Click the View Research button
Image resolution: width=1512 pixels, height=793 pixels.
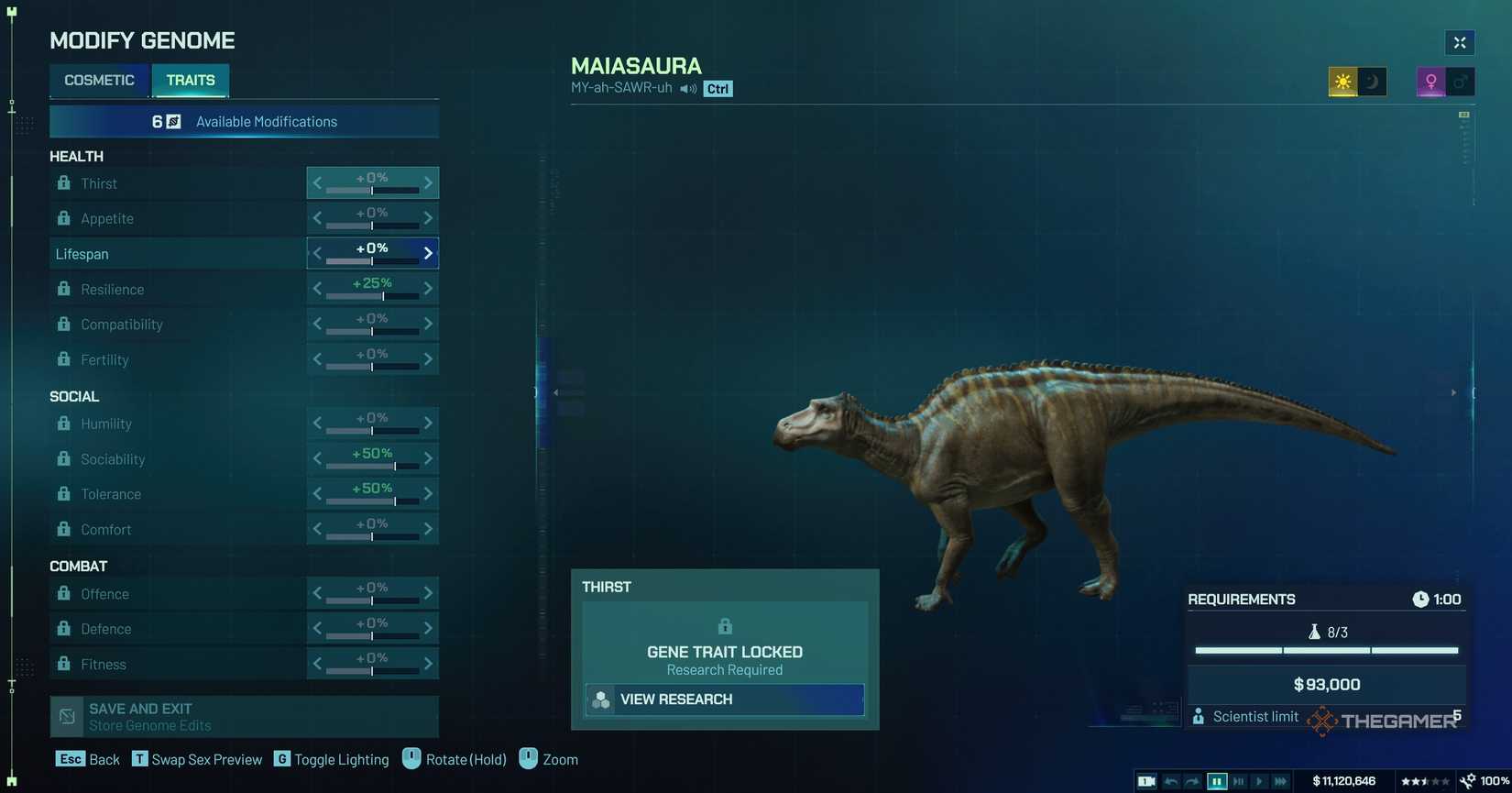tap(724, 699)
